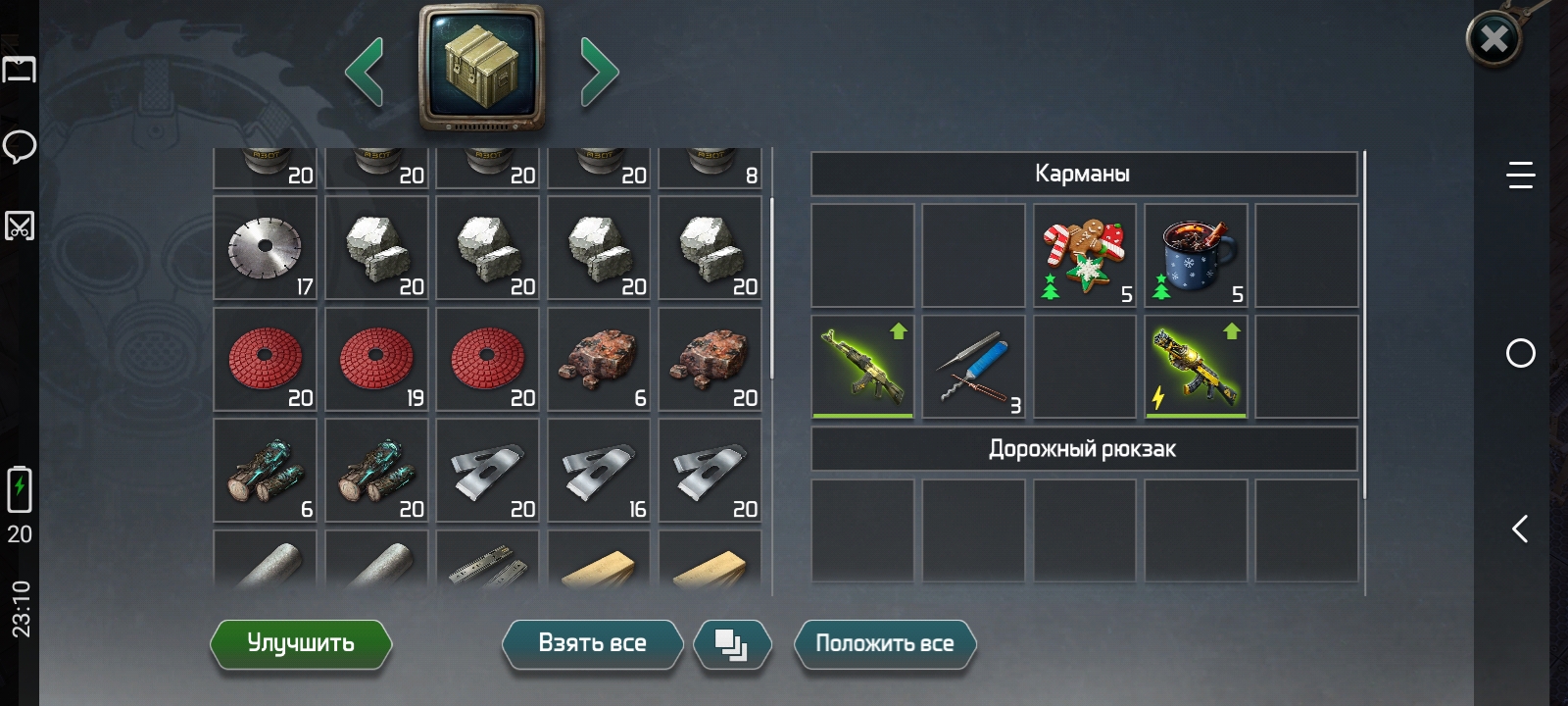Pick the rusty ore stack of 6

pyautogui.click(x=599, y=360)
